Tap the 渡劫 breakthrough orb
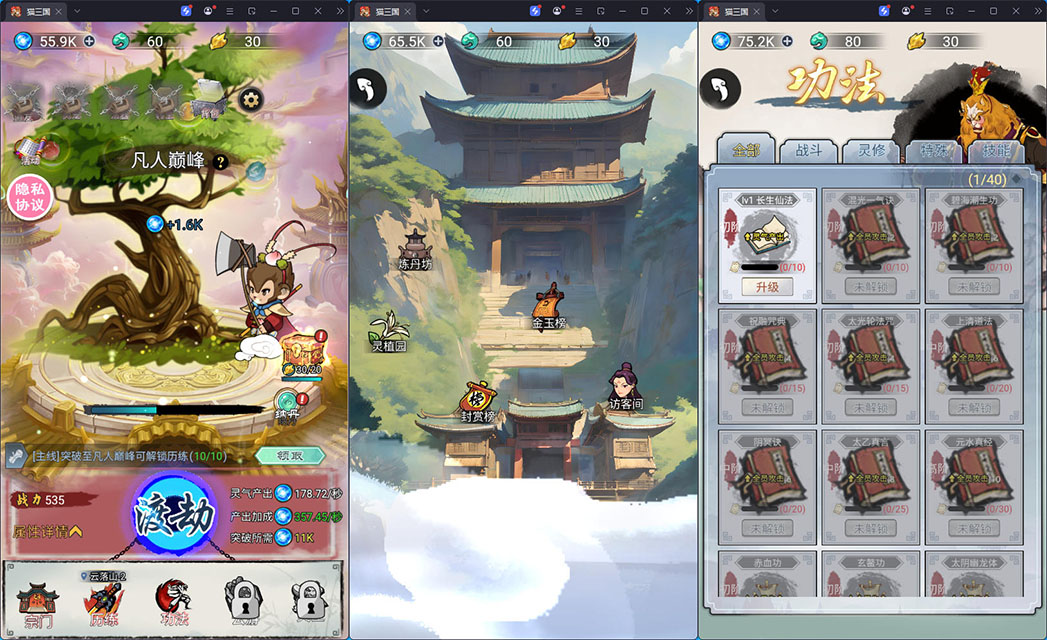1047x640 pixels. pyautogui.click(x=175, y=515)
